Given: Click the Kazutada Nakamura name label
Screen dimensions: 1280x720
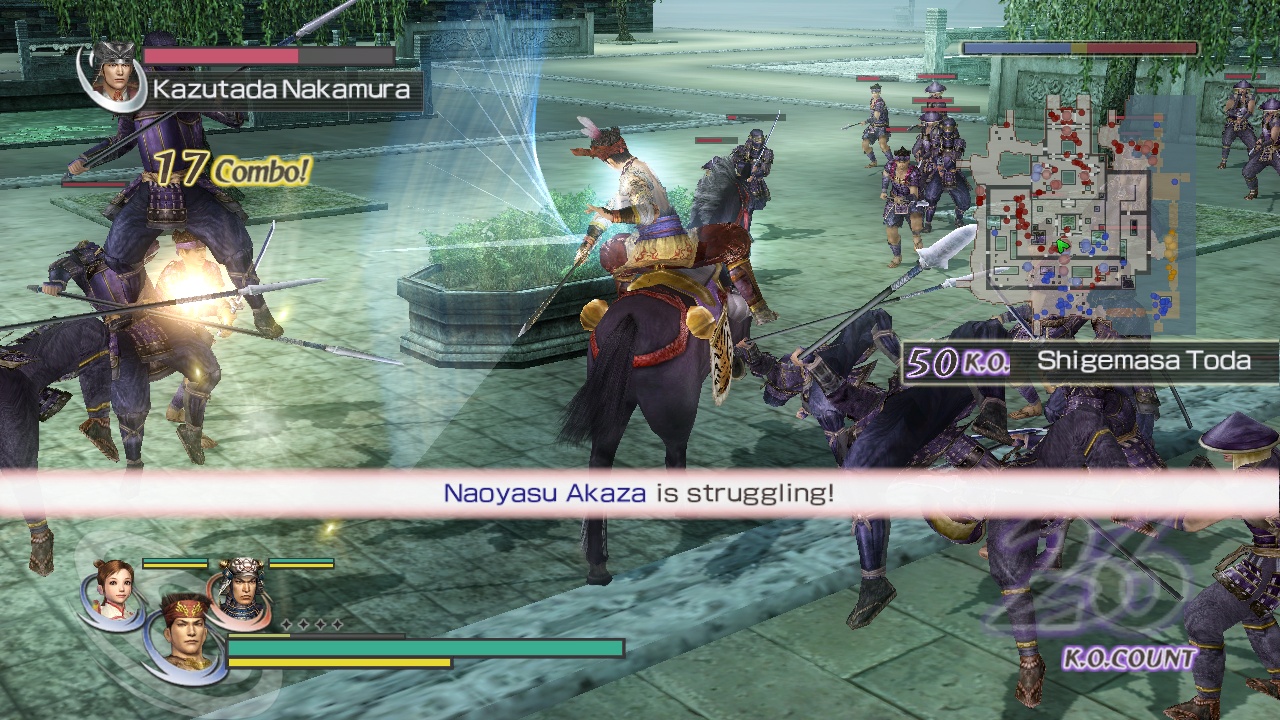Looking at the screenshot, I should [280, 88].
